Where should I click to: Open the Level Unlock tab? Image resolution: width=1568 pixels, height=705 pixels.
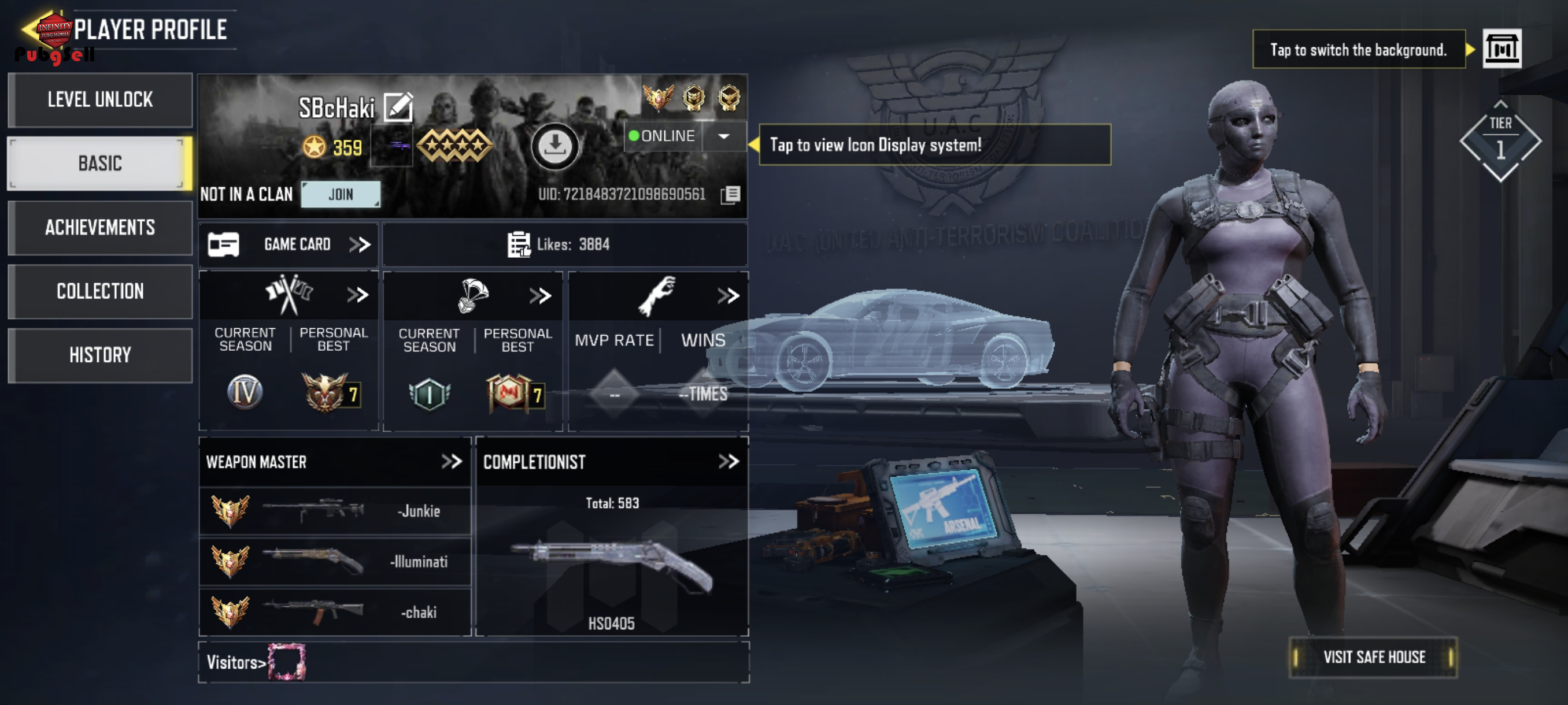click(100, 100)
